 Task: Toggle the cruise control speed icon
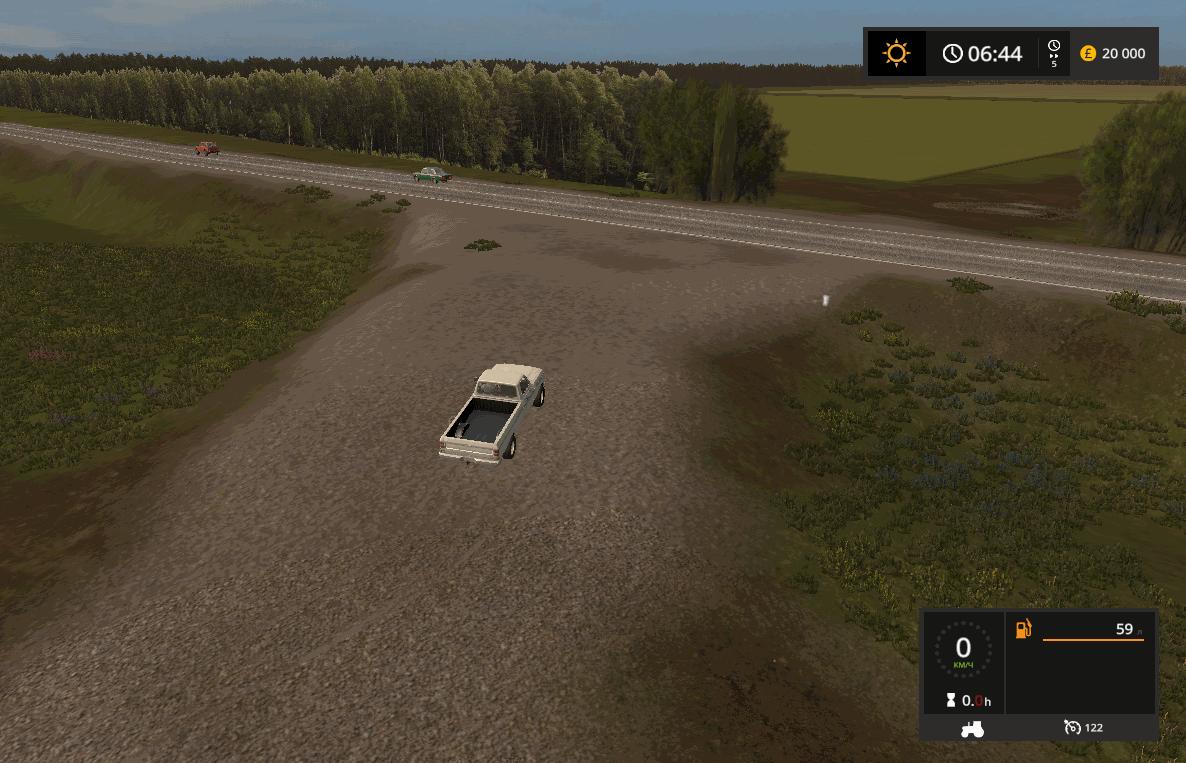pyautogui.click(x=1073, y=727)
